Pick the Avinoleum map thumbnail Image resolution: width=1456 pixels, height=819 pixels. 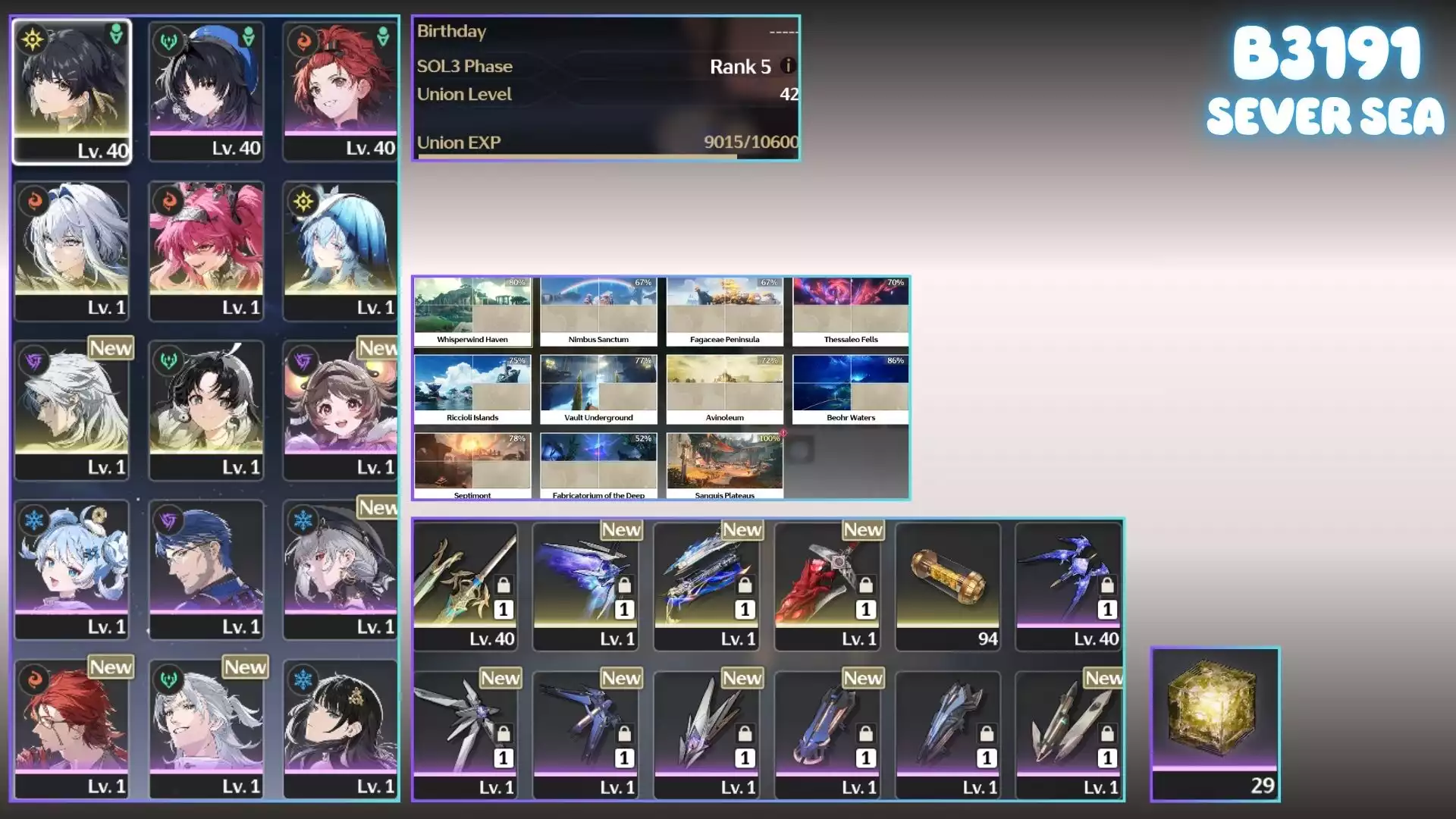(x=724, y=389)
